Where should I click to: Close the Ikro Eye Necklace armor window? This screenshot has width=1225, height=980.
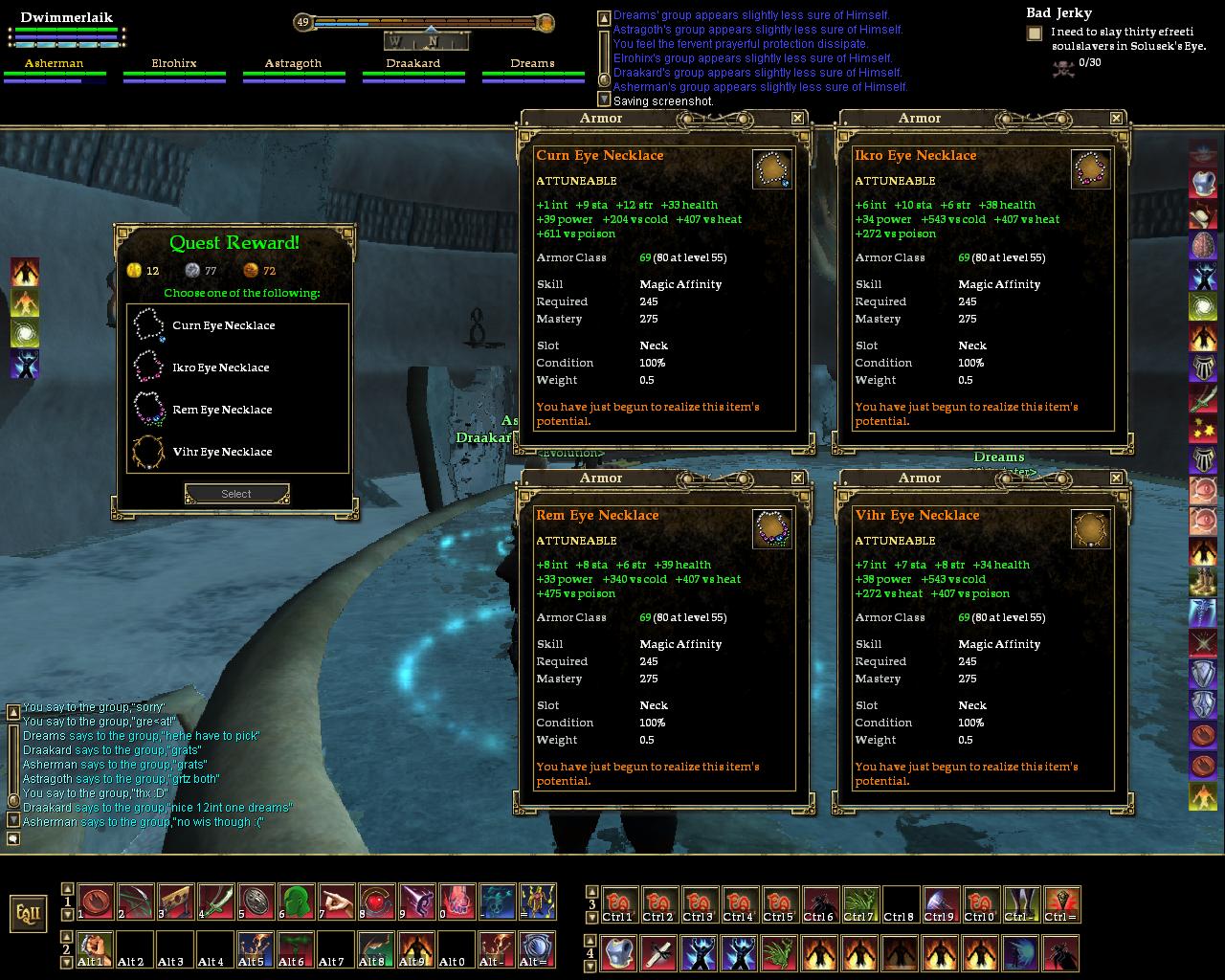[1116, 118]
